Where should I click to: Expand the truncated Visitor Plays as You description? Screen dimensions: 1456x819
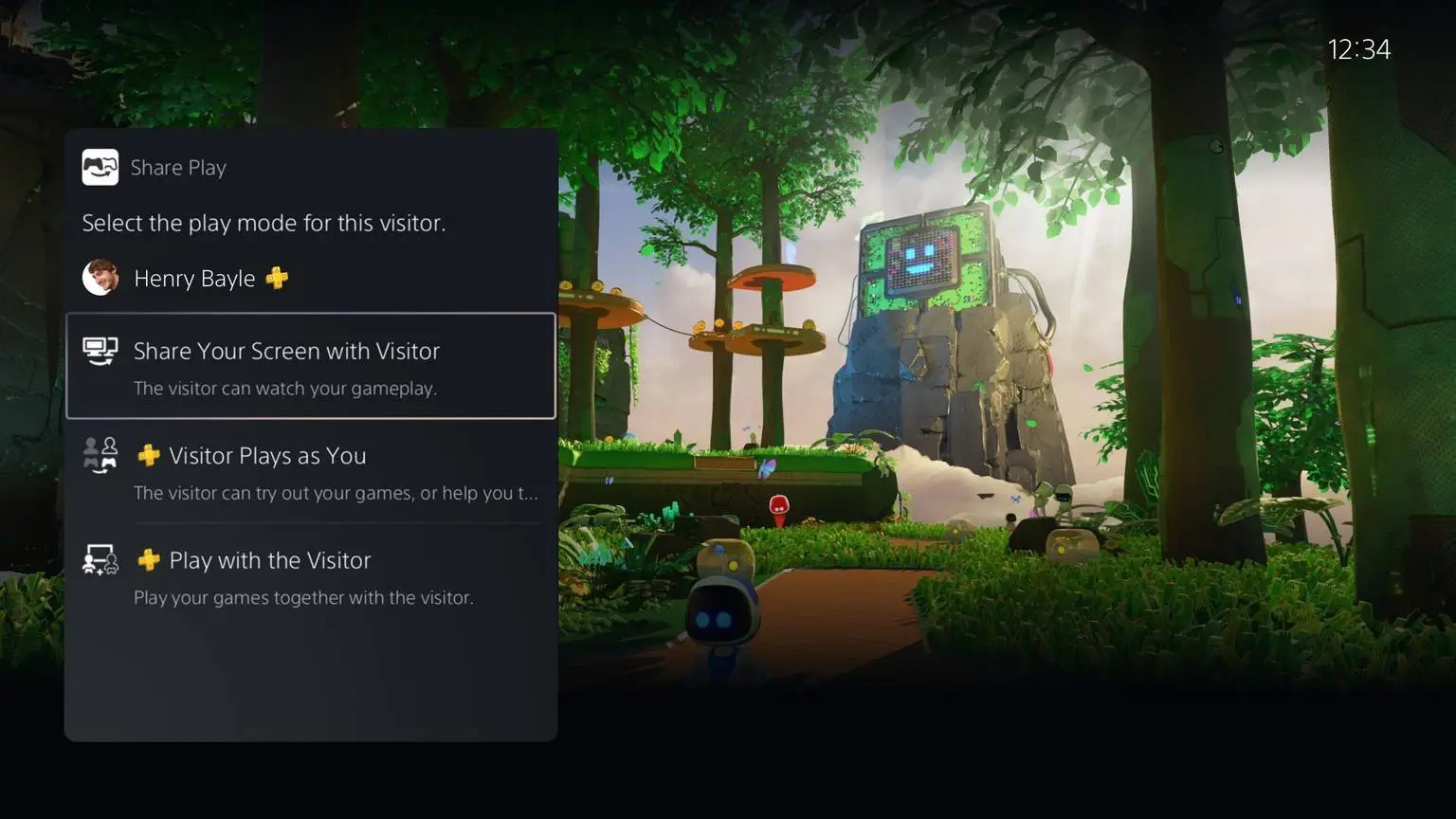coord(337,493)
